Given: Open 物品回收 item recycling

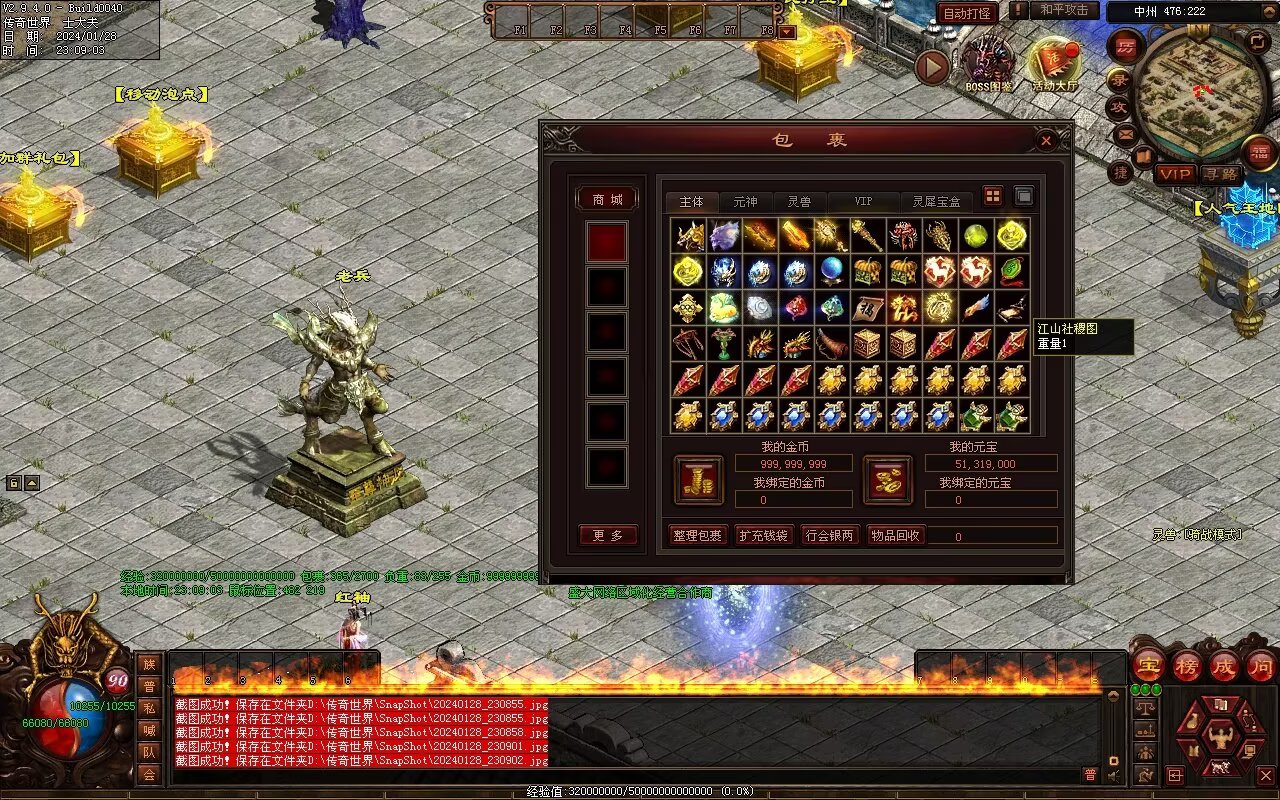Looking at the screenshot, I should 896,535.
